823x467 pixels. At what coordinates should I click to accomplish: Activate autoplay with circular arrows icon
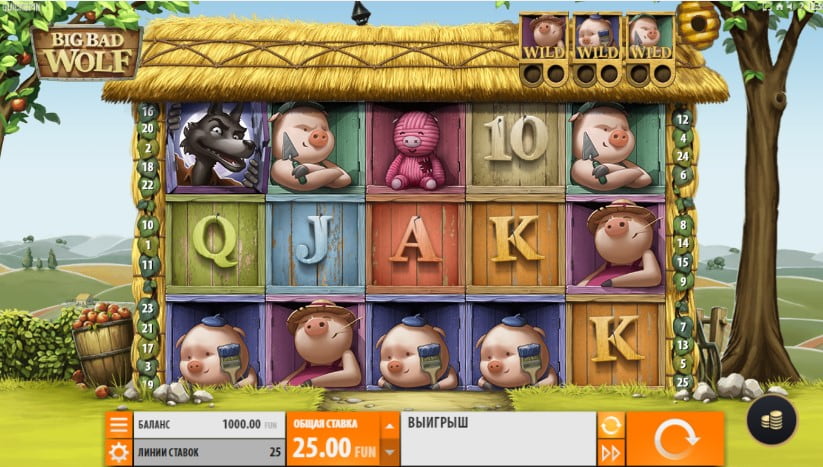coord(610,425)
